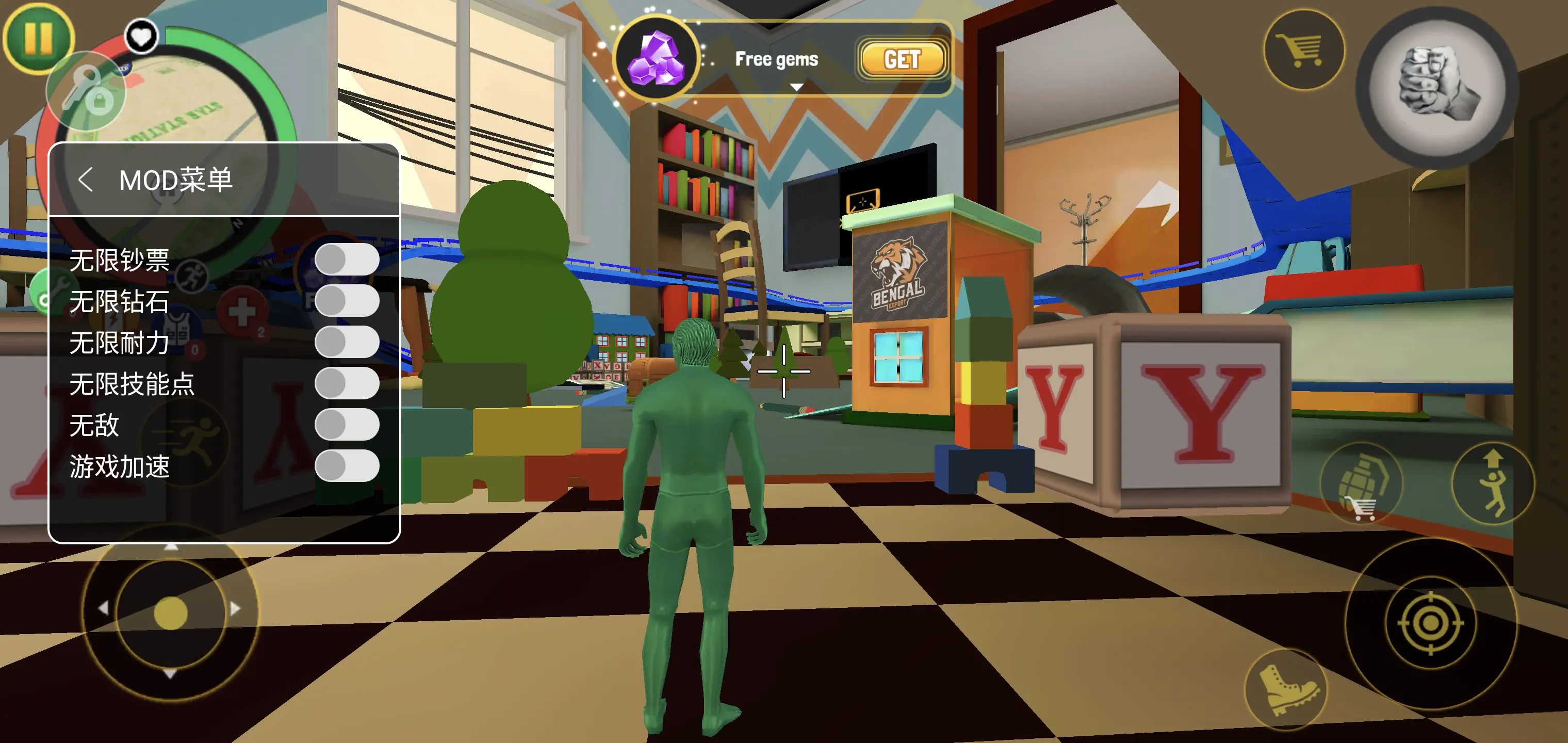Claim free gems with the GET button
This screenshot has height=743, width=1568.
(x=902, y=60)
